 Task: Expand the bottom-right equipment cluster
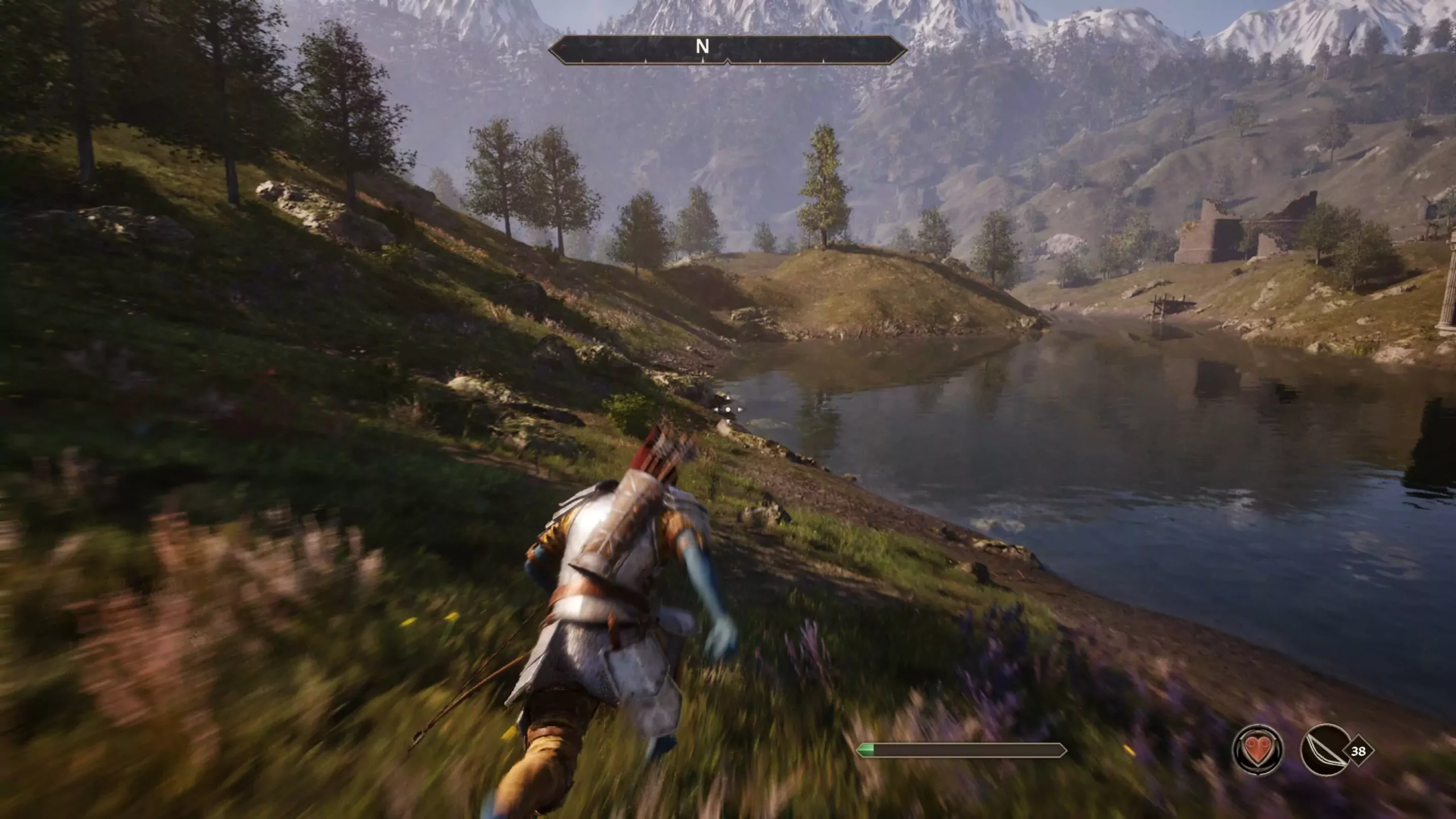coord(1308,751)
